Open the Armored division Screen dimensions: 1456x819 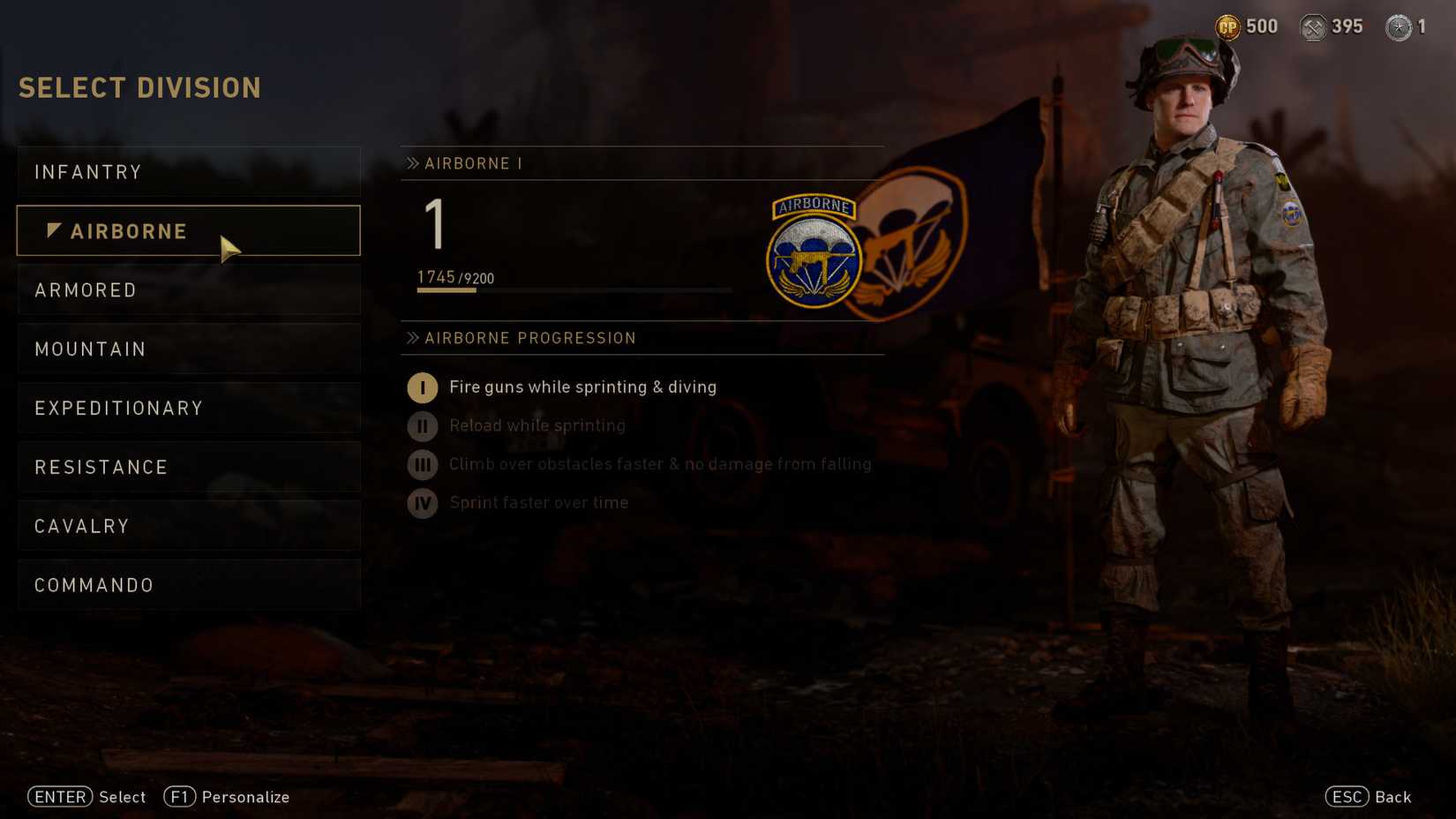tap(86, 289)
